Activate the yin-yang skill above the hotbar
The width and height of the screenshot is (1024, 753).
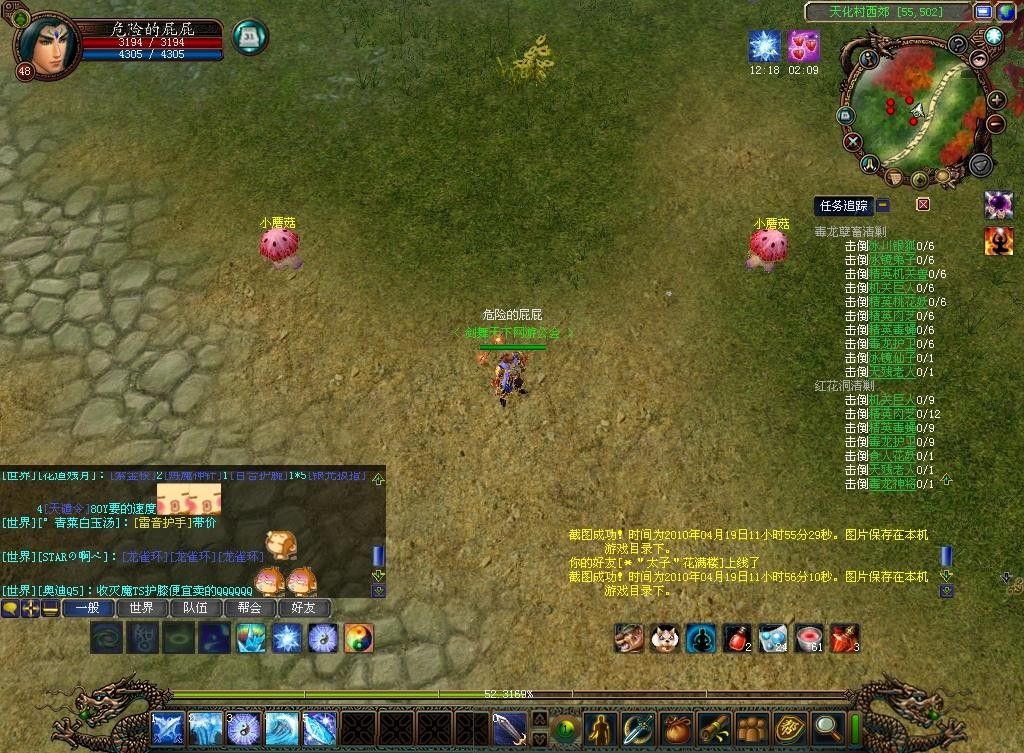(x=358, y=637)
